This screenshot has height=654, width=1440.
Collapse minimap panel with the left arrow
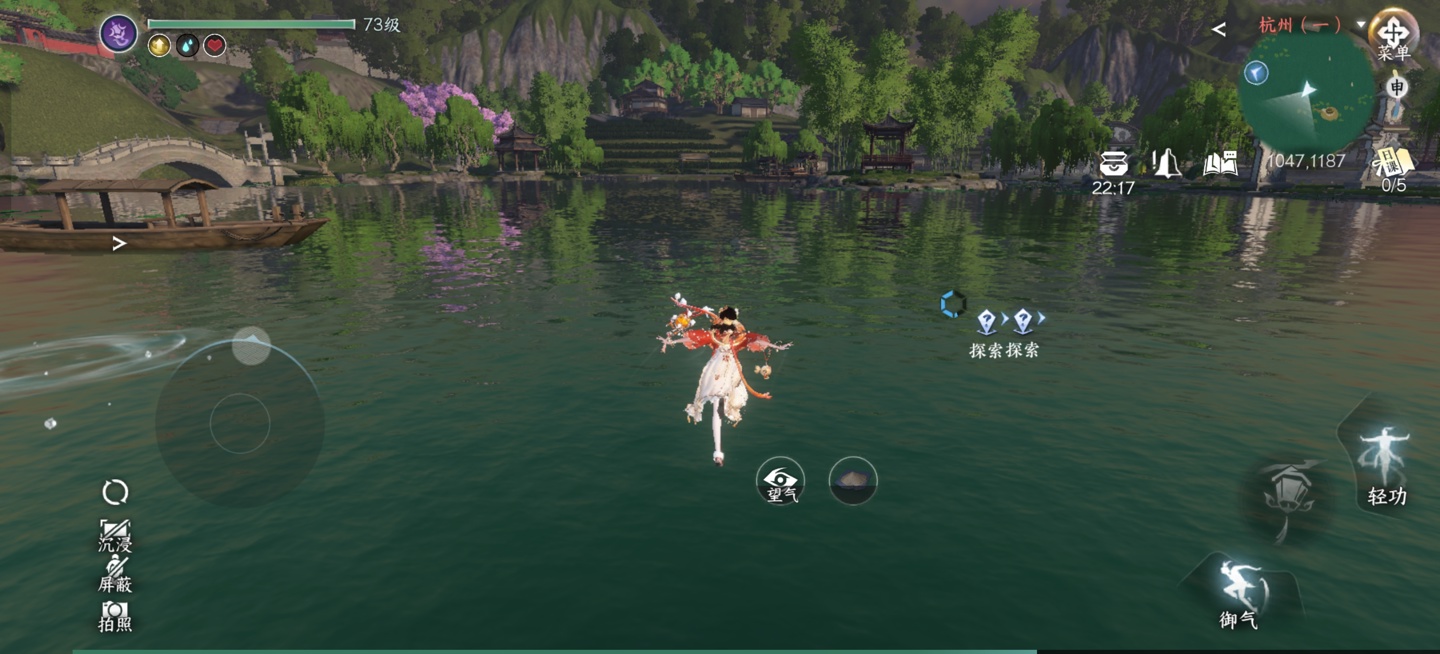tap(1218, 29)
